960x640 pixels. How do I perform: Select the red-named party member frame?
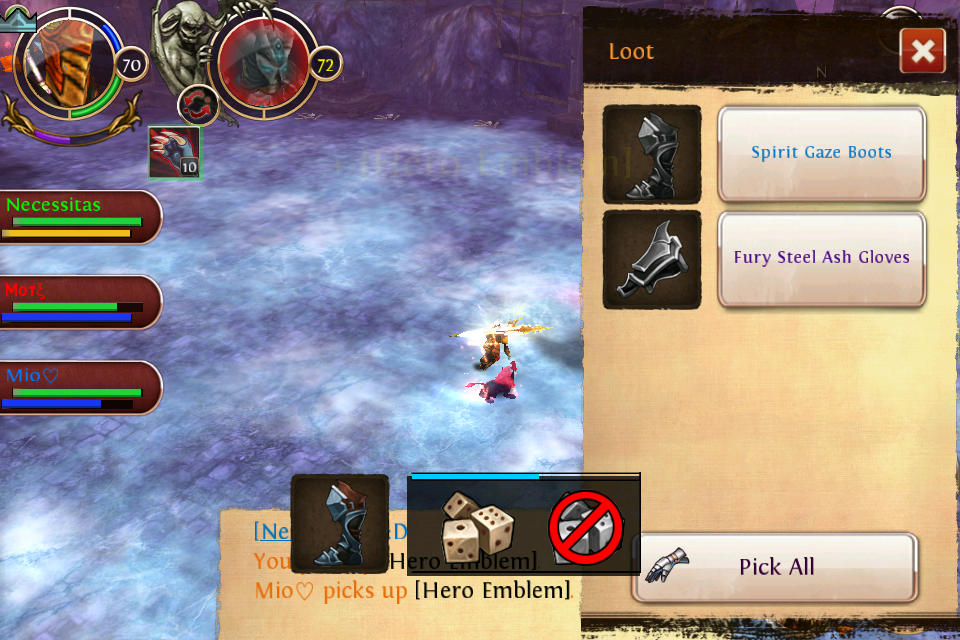click(x=80, y=302)
